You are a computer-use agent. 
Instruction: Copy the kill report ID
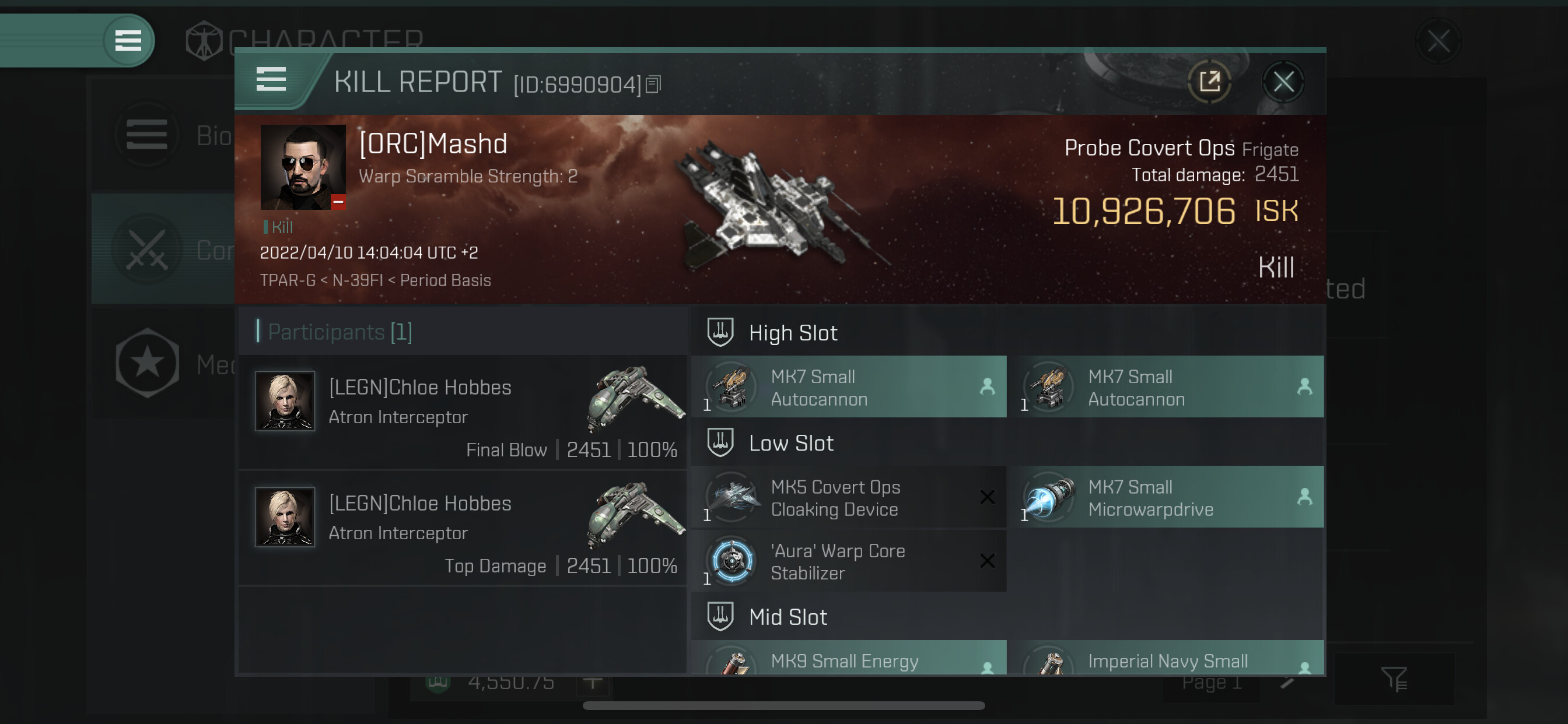coord(653,85)
